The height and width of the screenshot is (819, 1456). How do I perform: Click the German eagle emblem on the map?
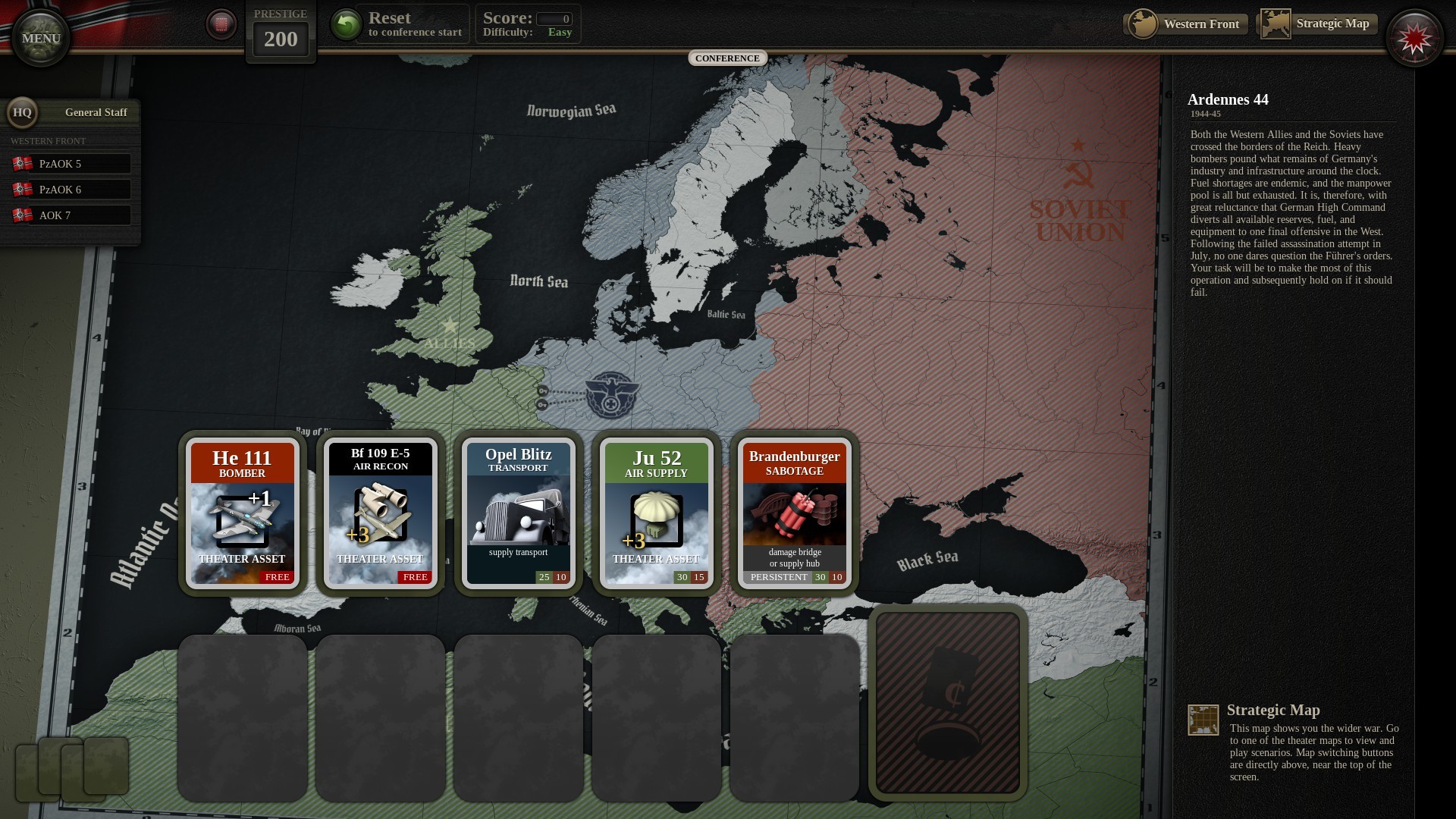(610, 394)
